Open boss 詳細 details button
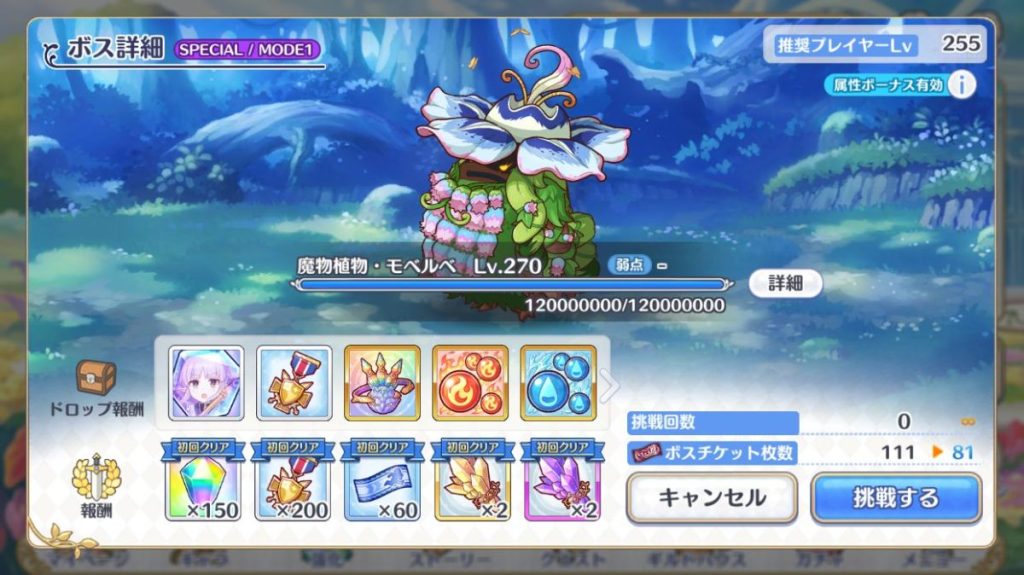The image size is (1024, 575). [785, 283]
